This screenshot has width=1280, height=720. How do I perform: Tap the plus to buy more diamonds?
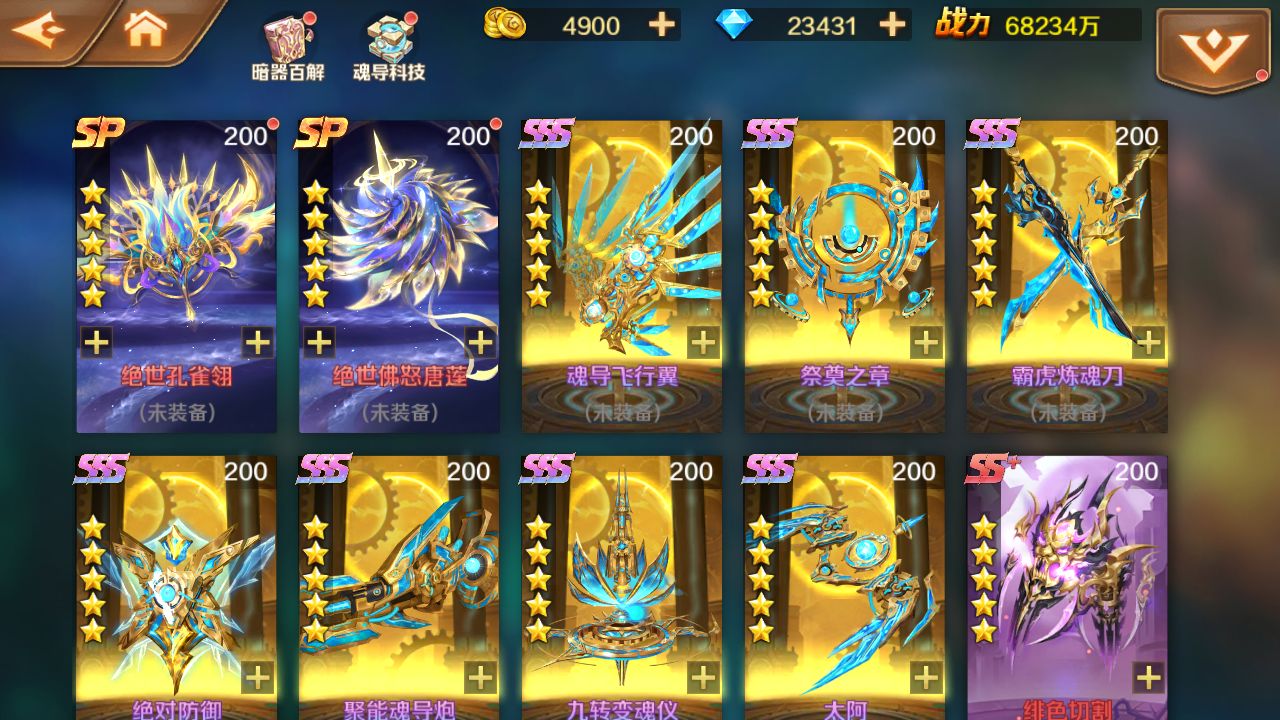tap(890, 24)
